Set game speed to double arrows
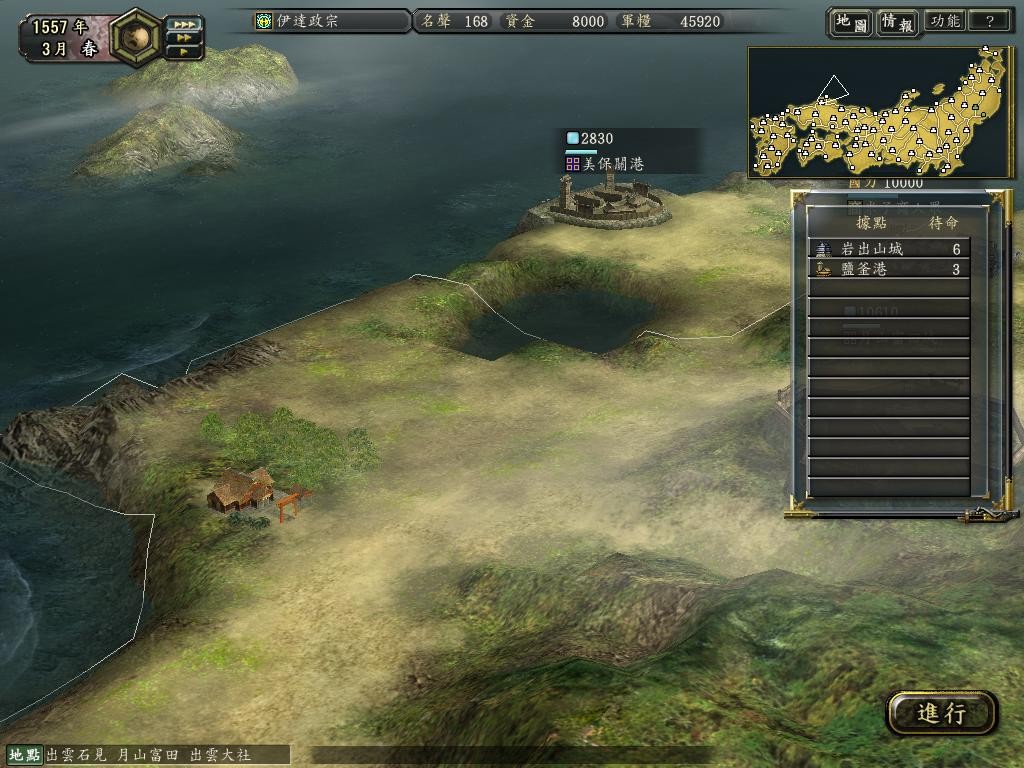This screenshot has height=768, width=1024. pyautogui.click(x=183, y=38)
